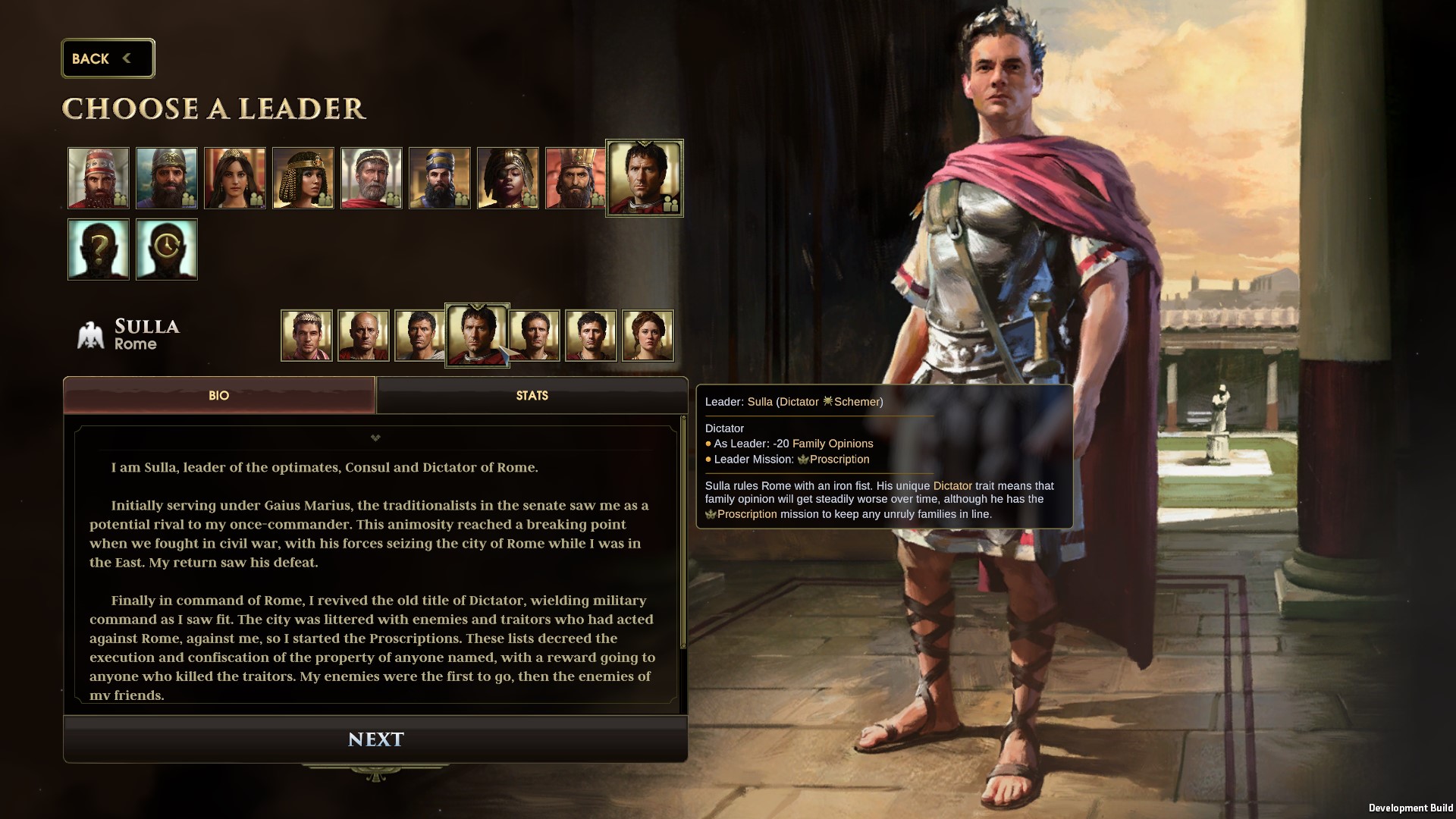Open the BIO tab
The height and width of the screenshot is (819, 1456).
(x=218, y=395)
